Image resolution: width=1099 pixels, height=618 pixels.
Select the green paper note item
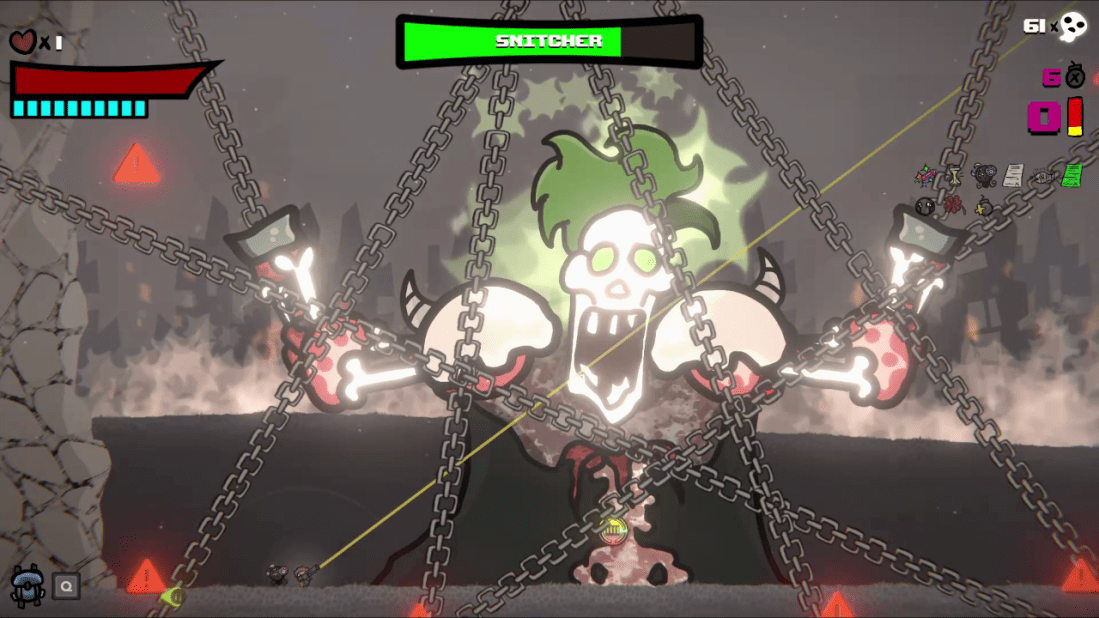[x=1071, y=176]
